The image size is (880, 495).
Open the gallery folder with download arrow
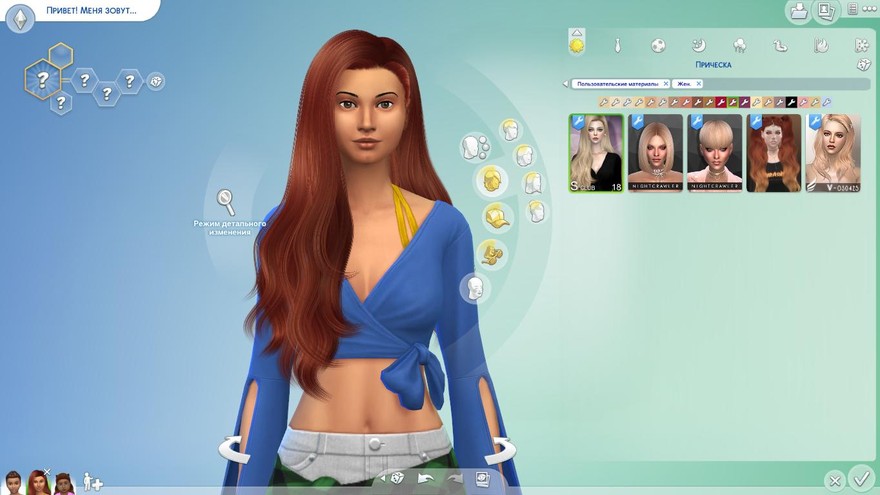(799, 11)
